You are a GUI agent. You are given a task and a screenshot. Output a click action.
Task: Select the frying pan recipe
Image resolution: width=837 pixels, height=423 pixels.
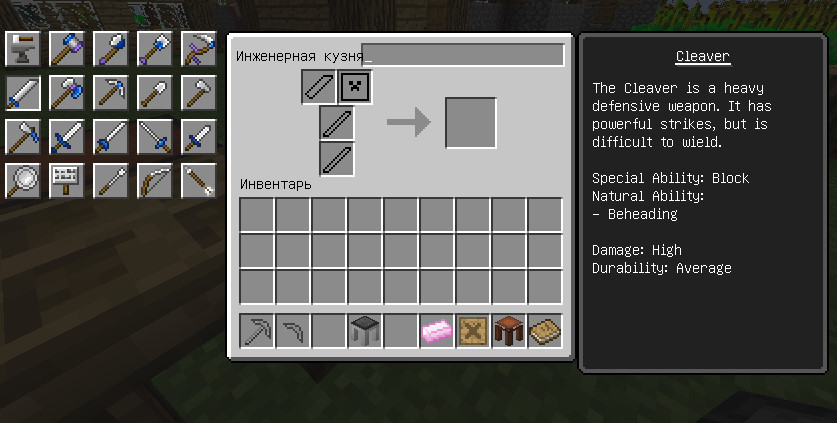(22, 180)
